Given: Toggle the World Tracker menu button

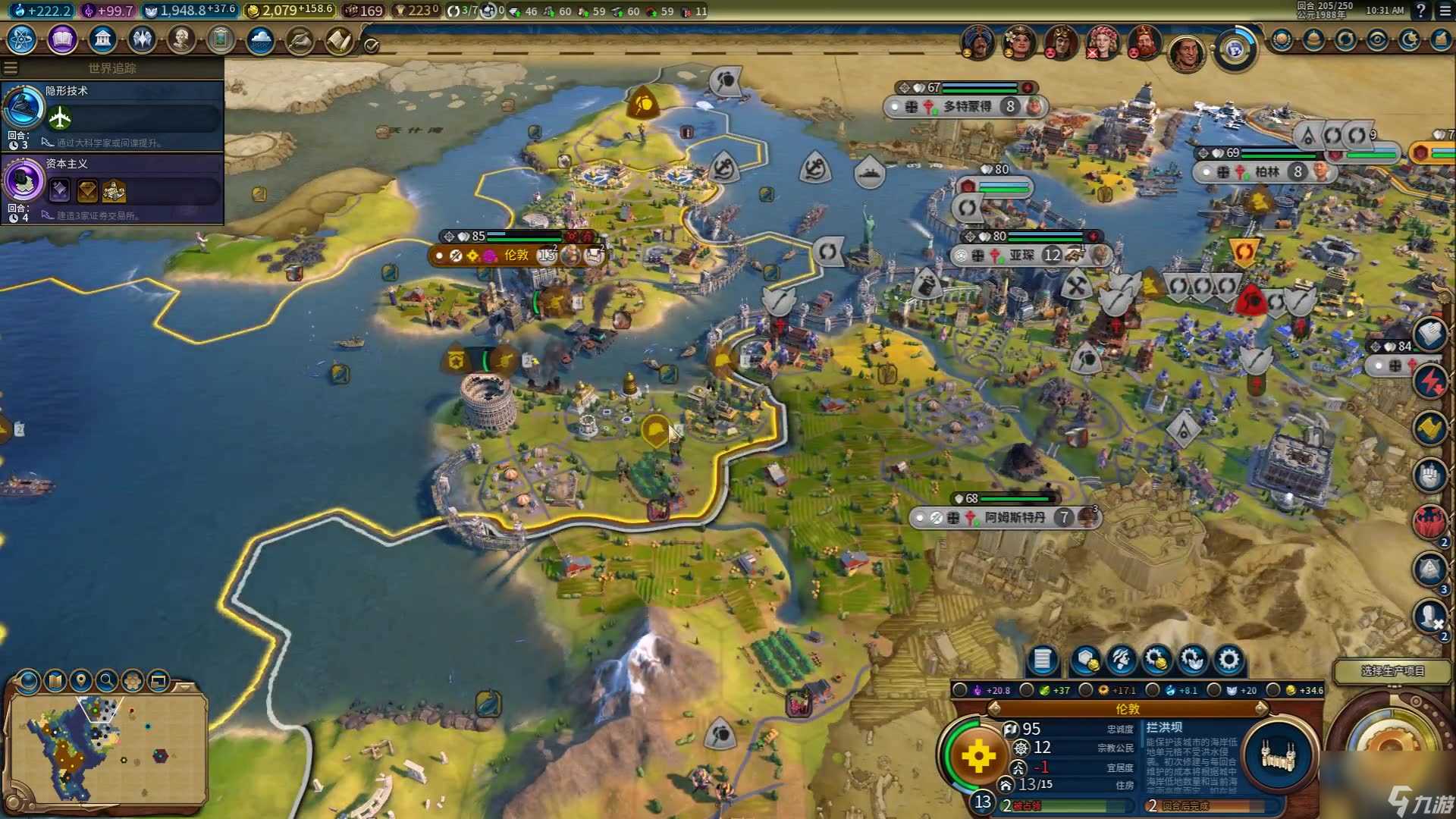Looking at the screenshot, I should [x=11, y=68].
